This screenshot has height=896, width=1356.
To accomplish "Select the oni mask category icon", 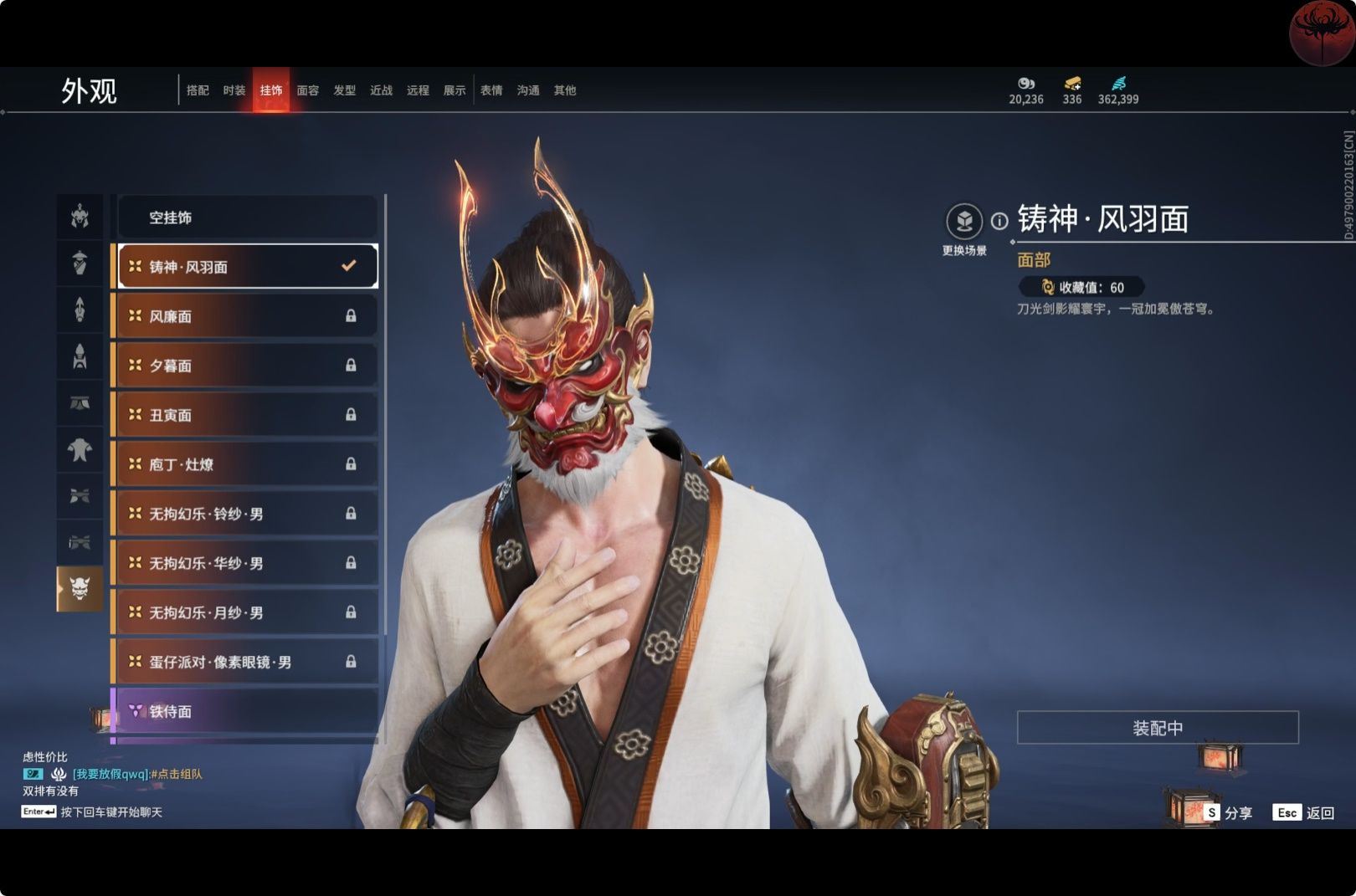I will click(80, 589).
